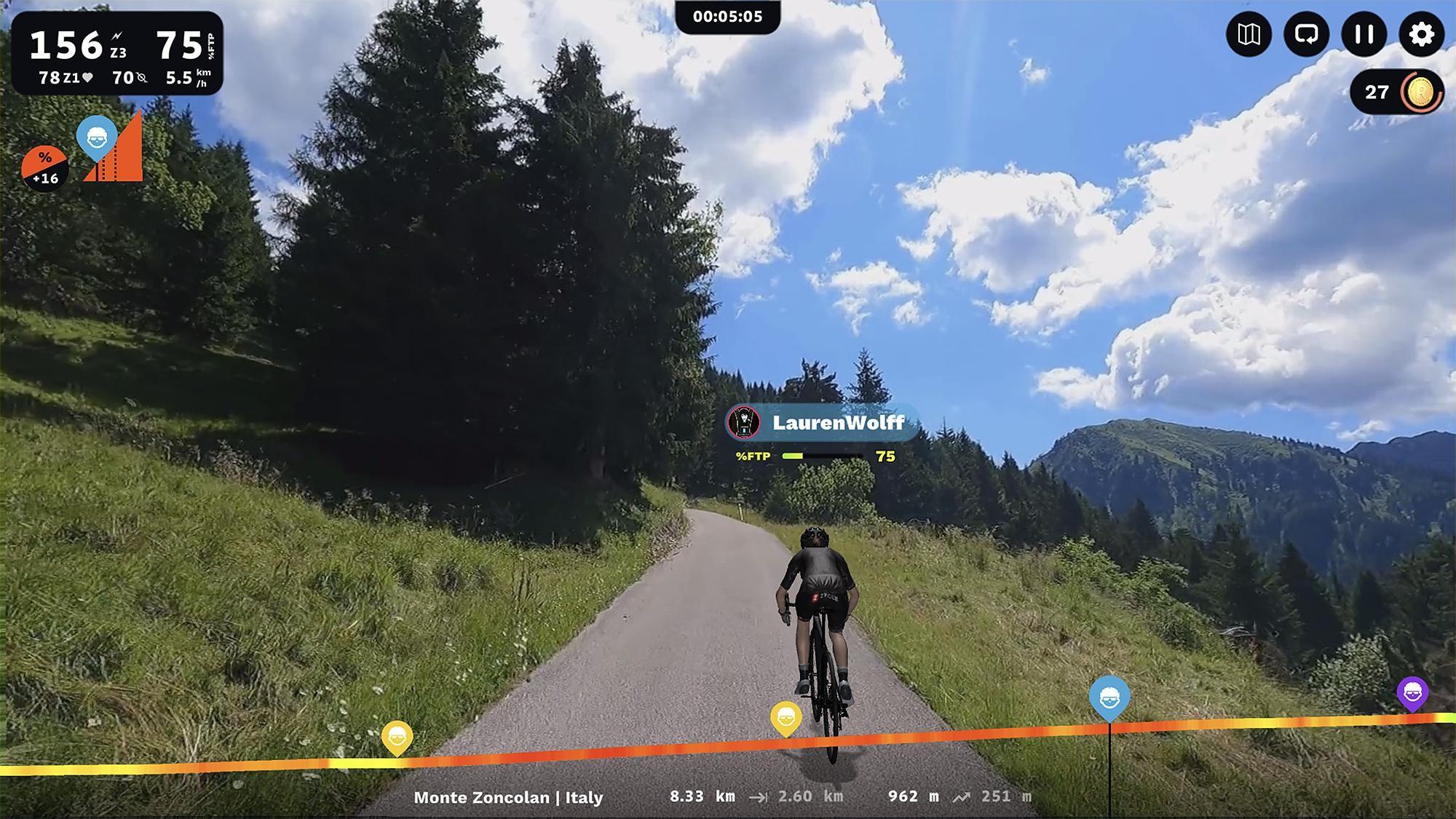Open the chat messages panel
The width and height of the screenshot is (1456, 819).
point(1305,34)
